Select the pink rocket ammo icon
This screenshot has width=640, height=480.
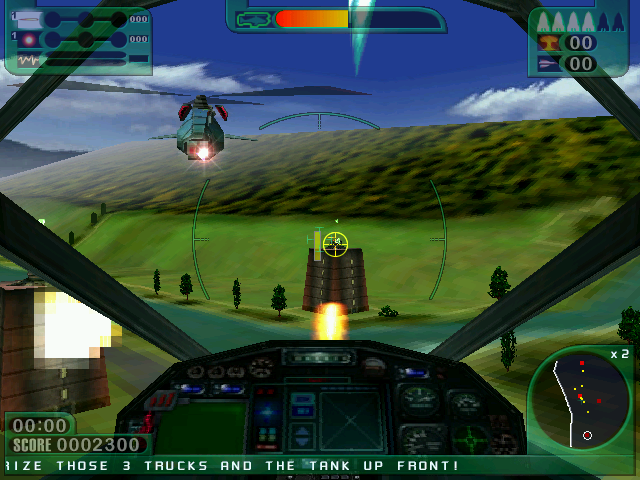click(549, 64)
